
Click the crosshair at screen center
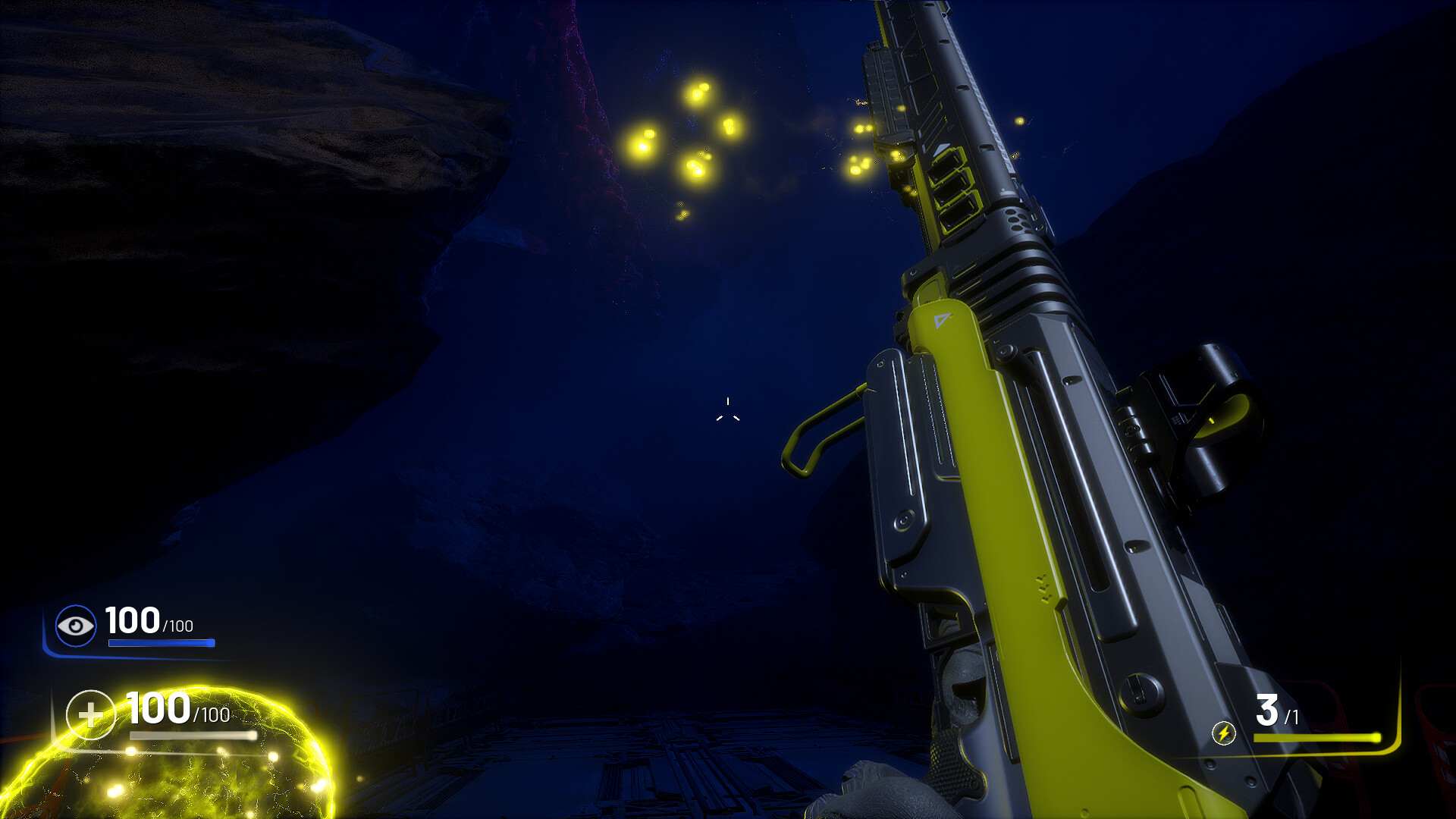pos(727,409)
